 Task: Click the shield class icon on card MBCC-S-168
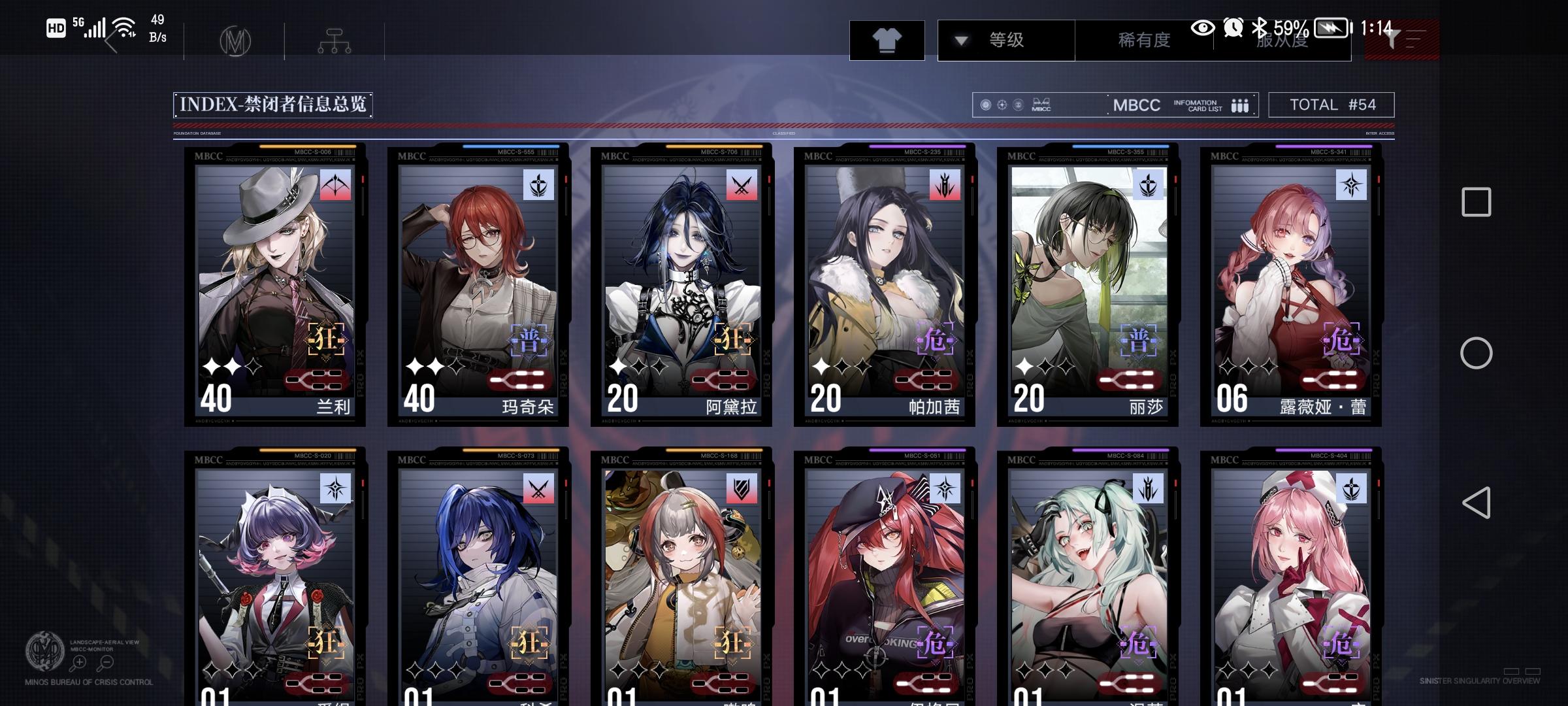[743, 488]
